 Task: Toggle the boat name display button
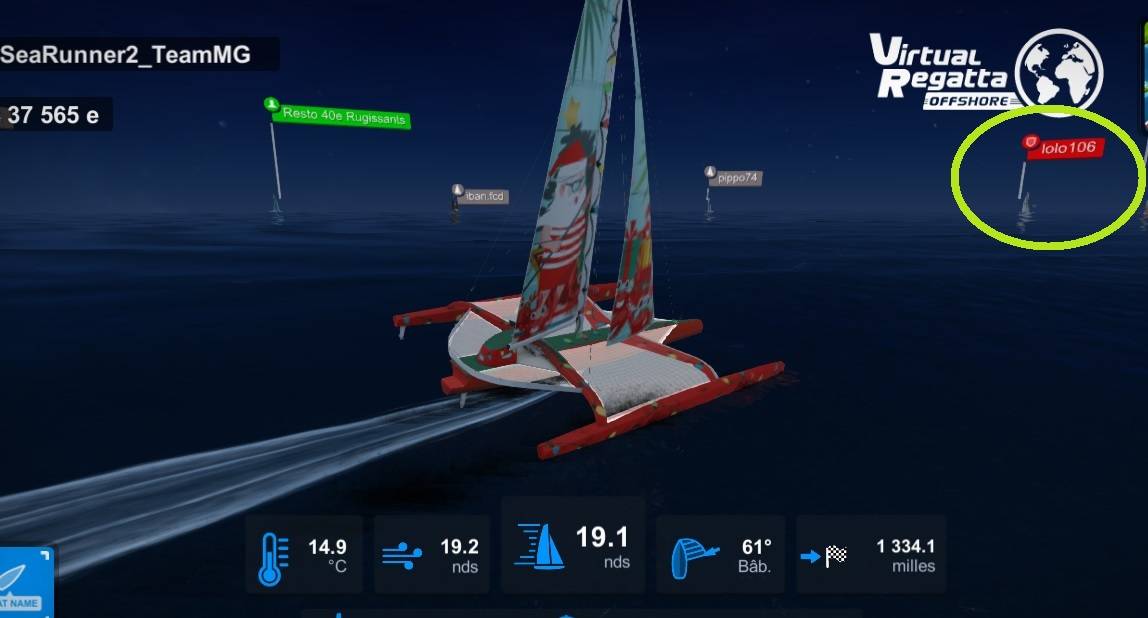(x=24, y=582)
